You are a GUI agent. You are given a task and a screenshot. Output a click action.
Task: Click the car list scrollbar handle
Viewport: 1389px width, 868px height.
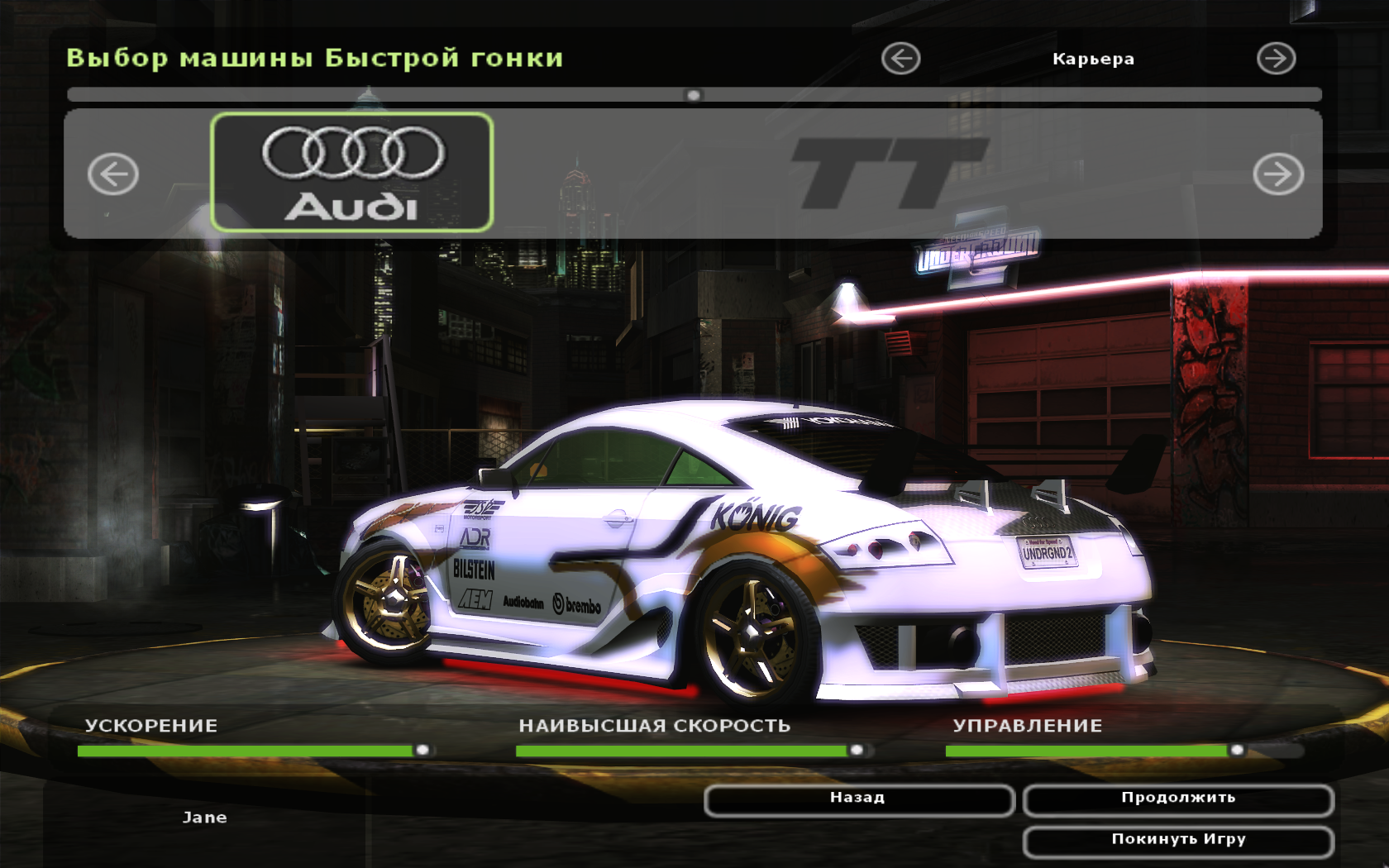[694, 95]
